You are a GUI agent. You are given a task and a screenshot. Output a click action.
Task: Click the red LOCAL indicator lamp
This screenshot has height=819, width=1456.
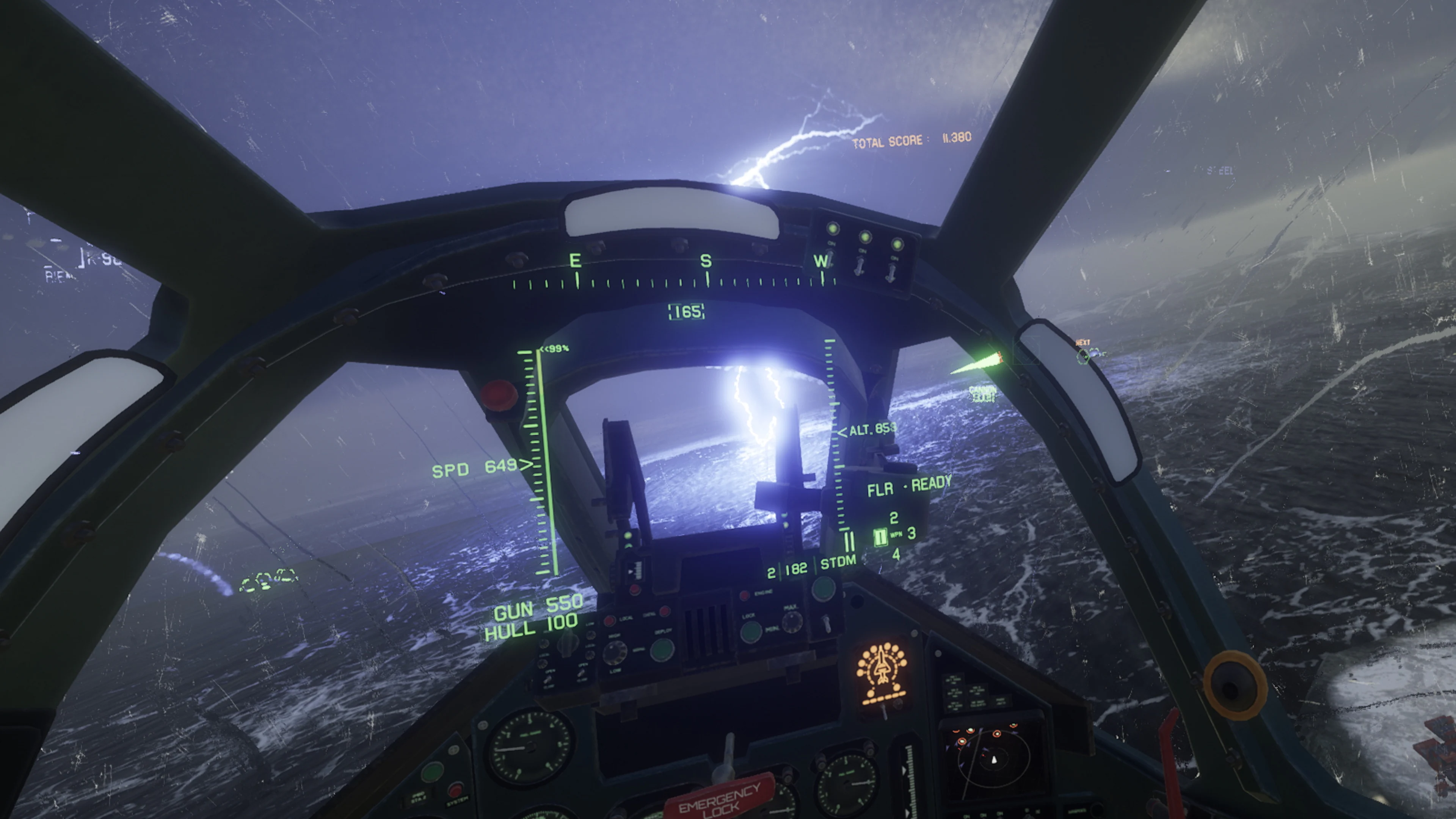pos(610,620)
